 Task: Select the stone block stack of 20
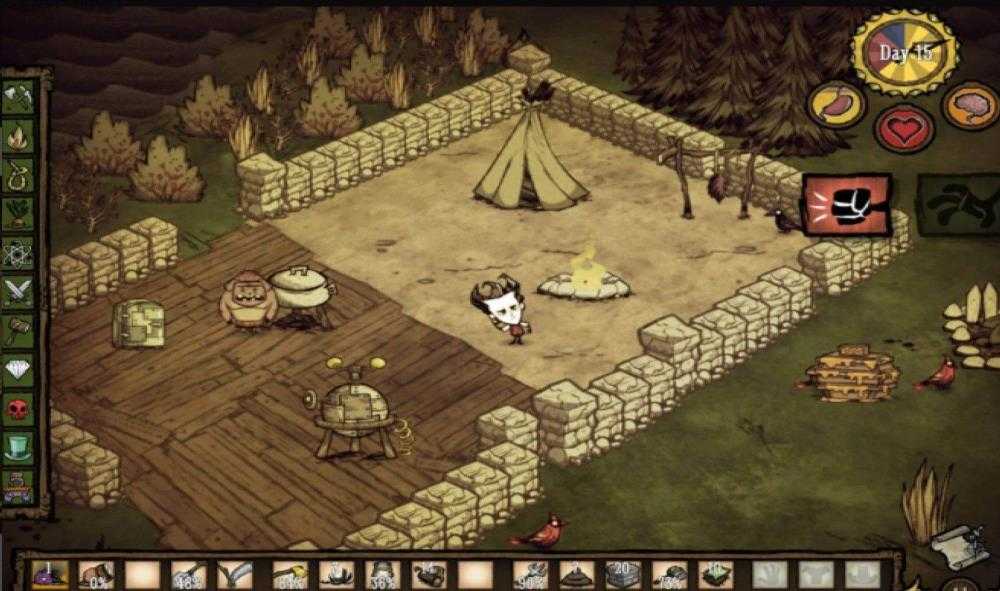tap(622, 574)
